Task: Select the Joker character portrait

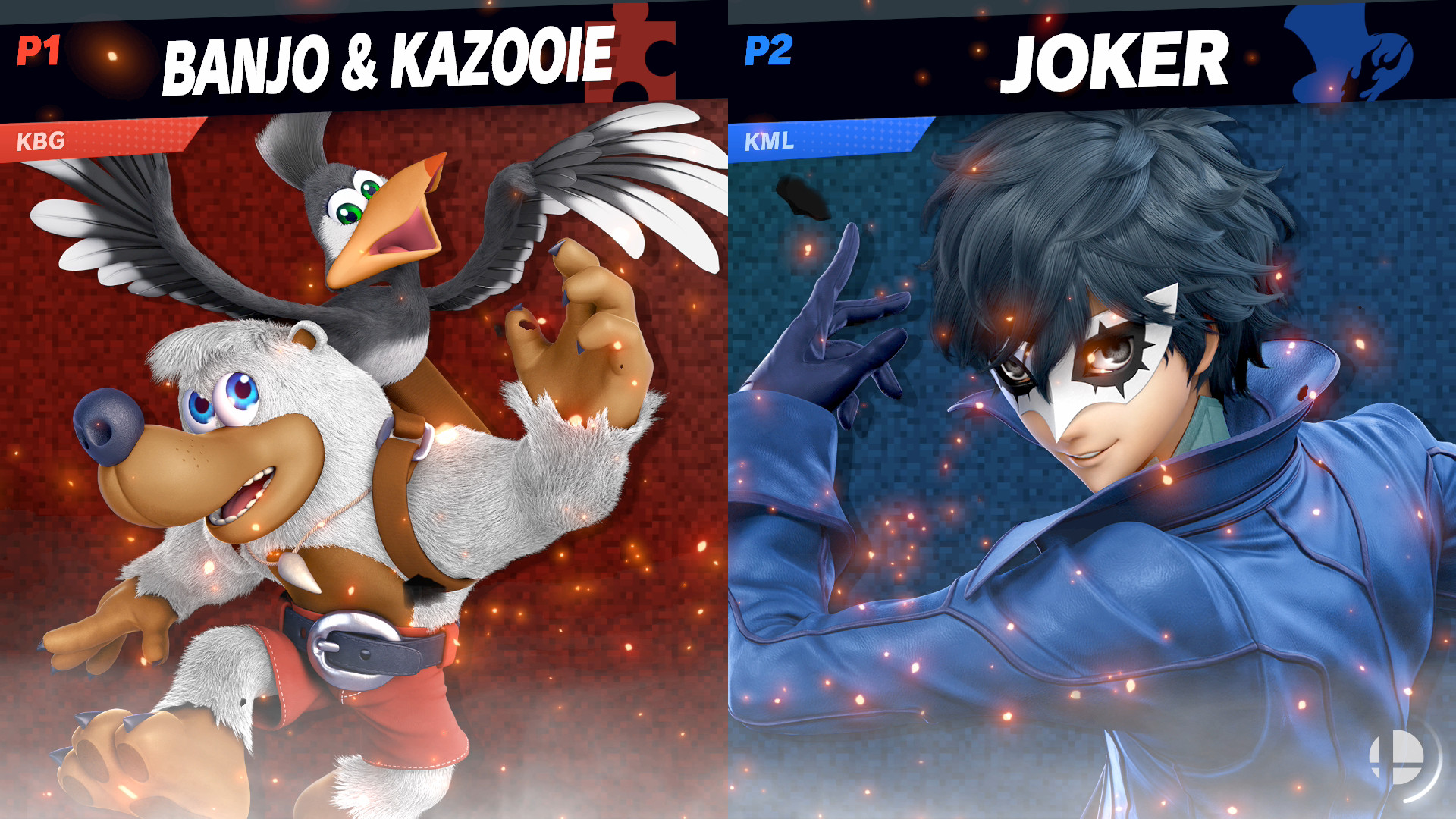Action: [x=1100, y=455]
